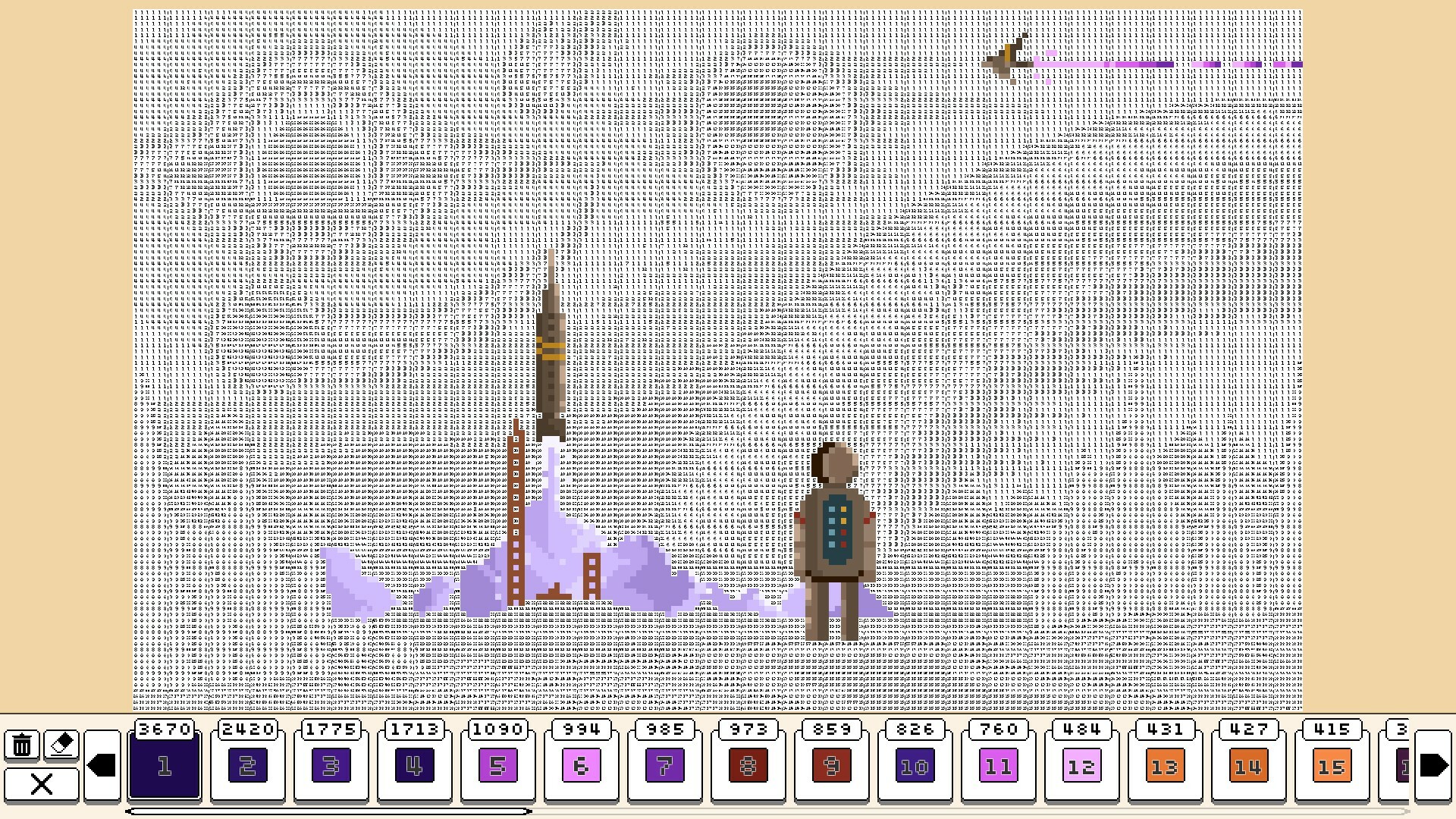Viewport: 1456px width, 819px height.
Task: Choose orange color number 13
Action: (1165, 764)
